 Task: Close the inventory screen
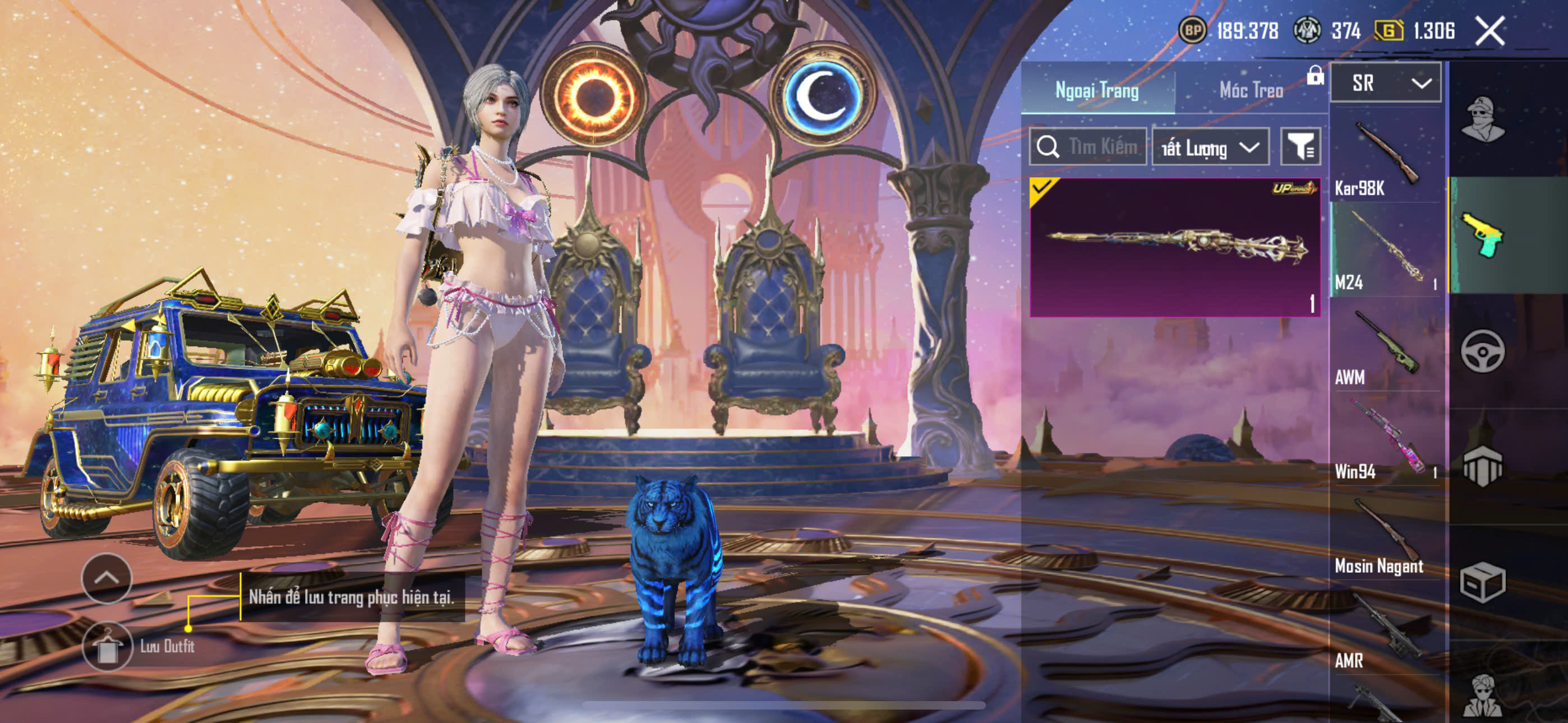(x=1489, y=31)
